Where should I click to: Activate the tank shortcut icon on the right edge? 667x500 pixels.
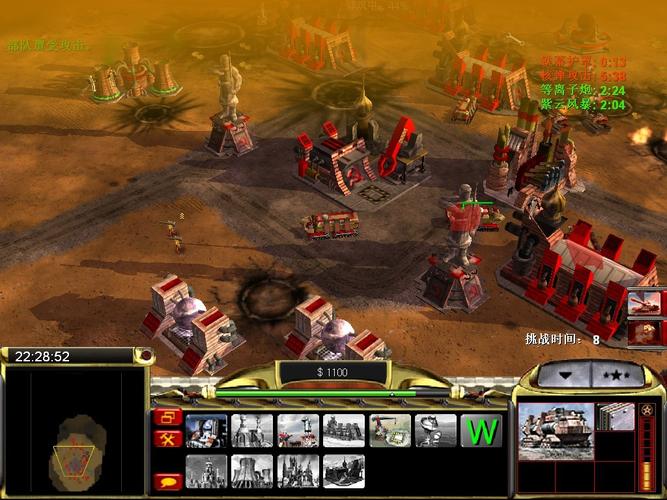click(x=645, y=303)
